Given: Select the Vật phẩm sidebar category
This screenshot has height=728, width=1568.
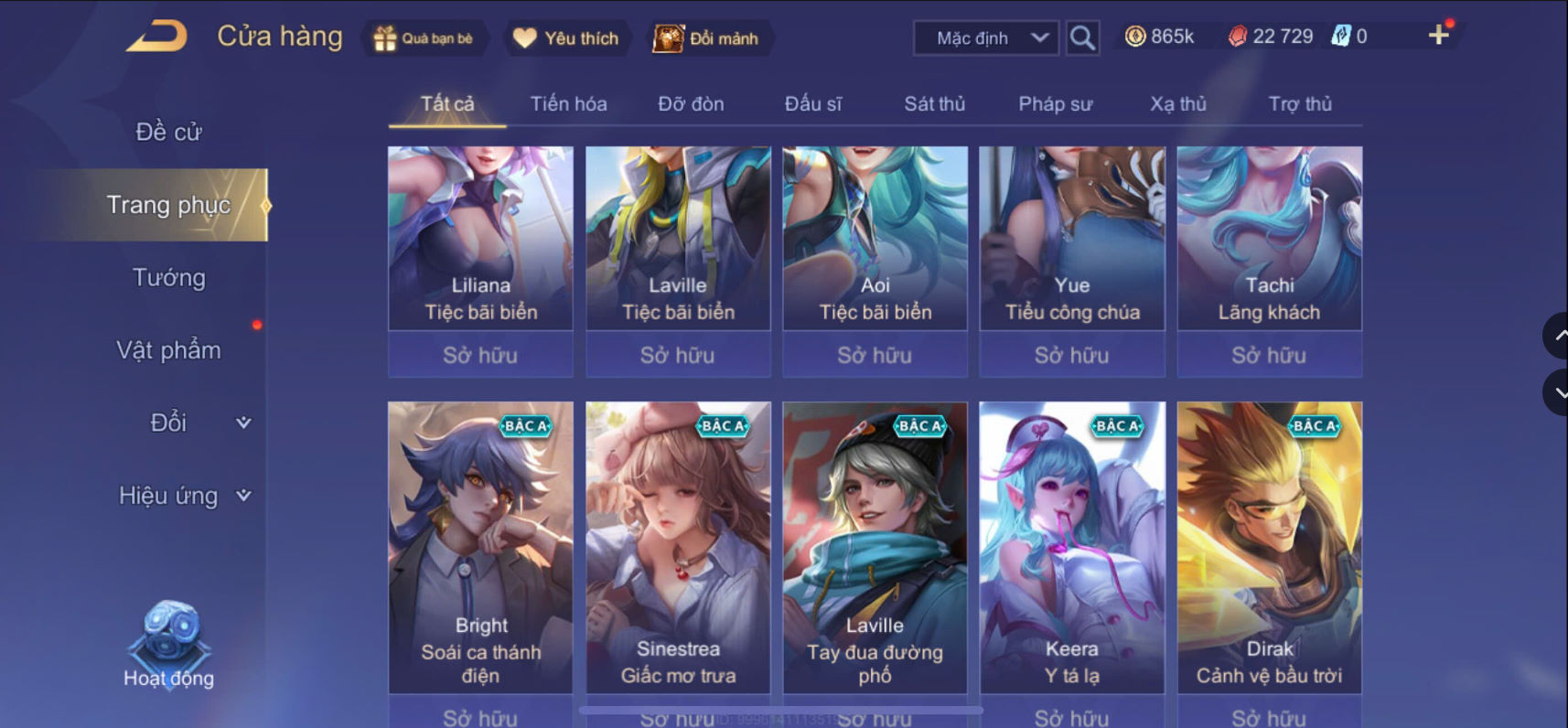Looking at the screenshot, I should (x=168, y=349).
